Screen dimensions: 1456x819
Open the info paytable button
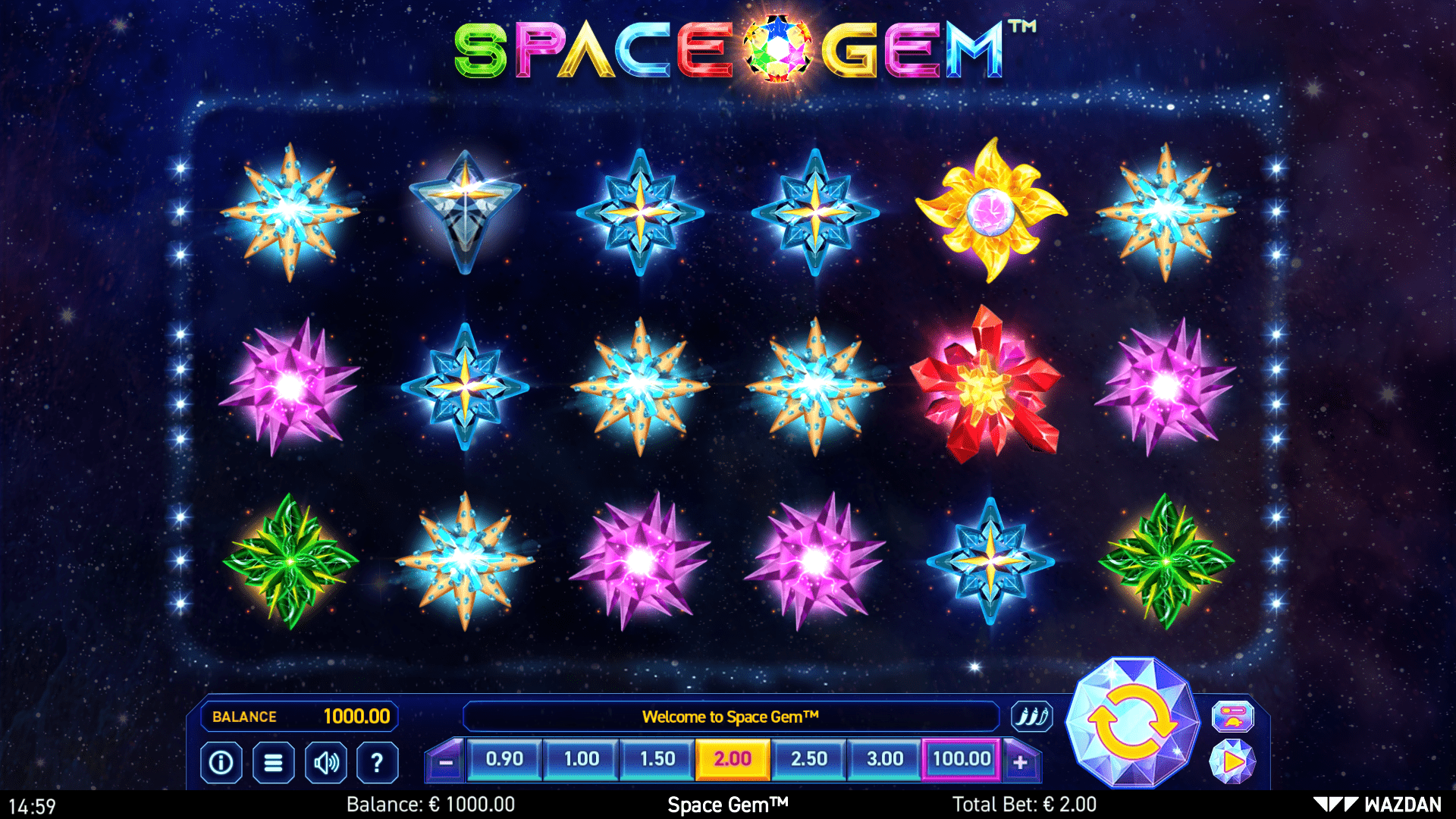[x=221, y=762]
